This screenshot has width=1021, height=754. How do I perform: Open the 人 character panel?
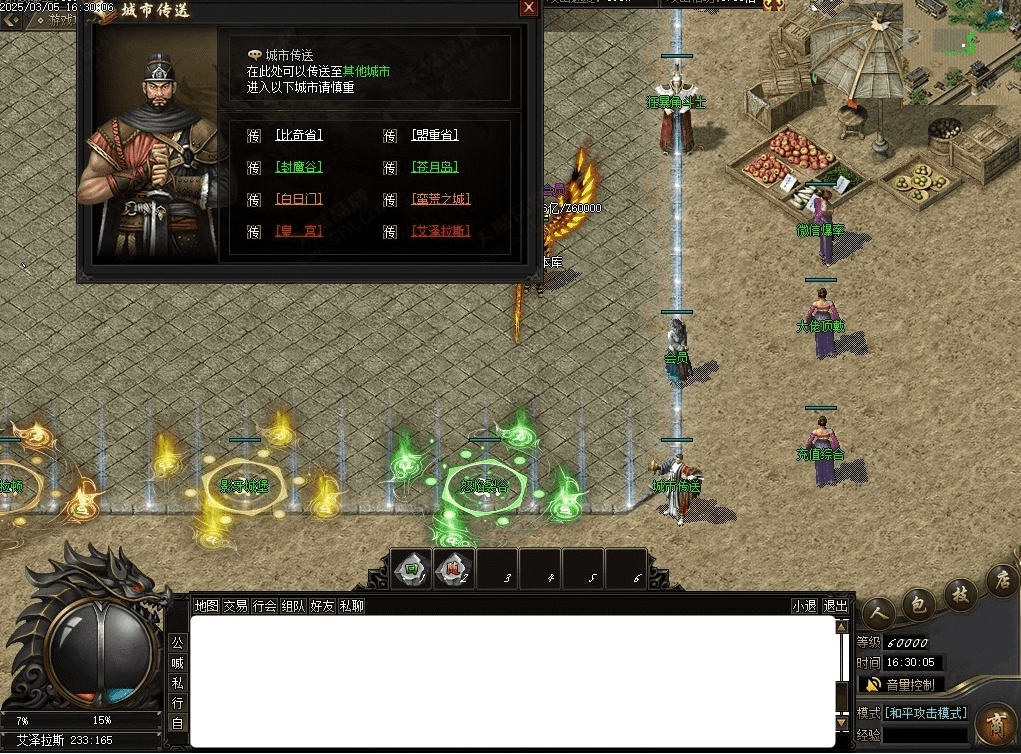(x=879, y=611)
